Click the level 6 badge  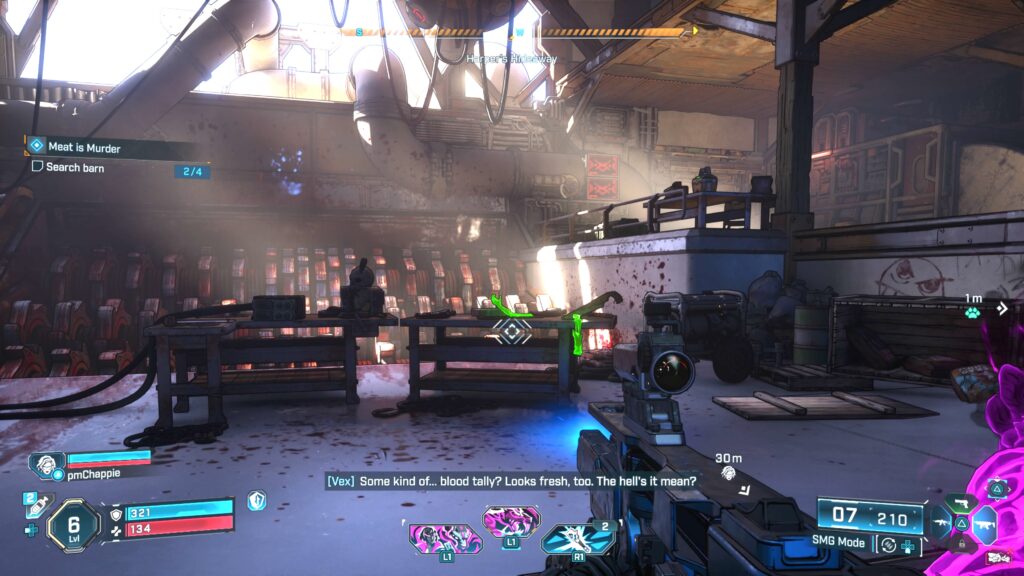click(73, 523)
